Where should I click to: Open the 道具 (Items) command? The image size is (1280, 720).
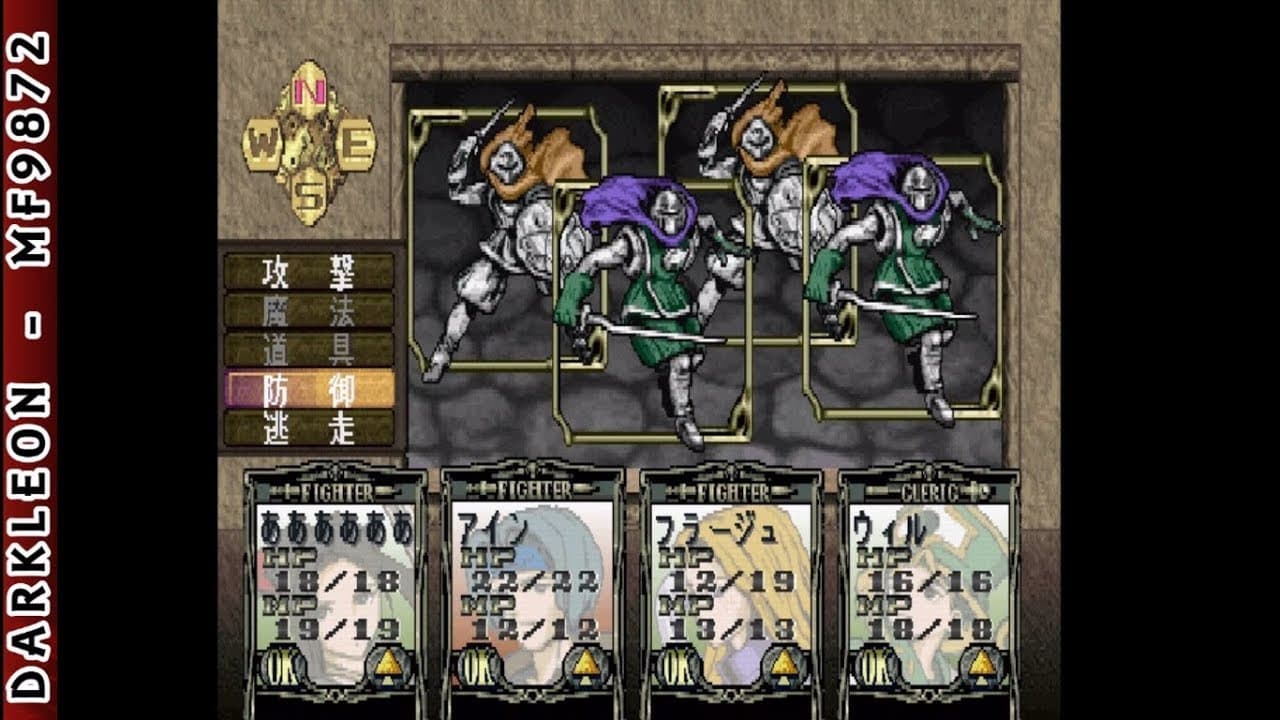click(308, 349)
